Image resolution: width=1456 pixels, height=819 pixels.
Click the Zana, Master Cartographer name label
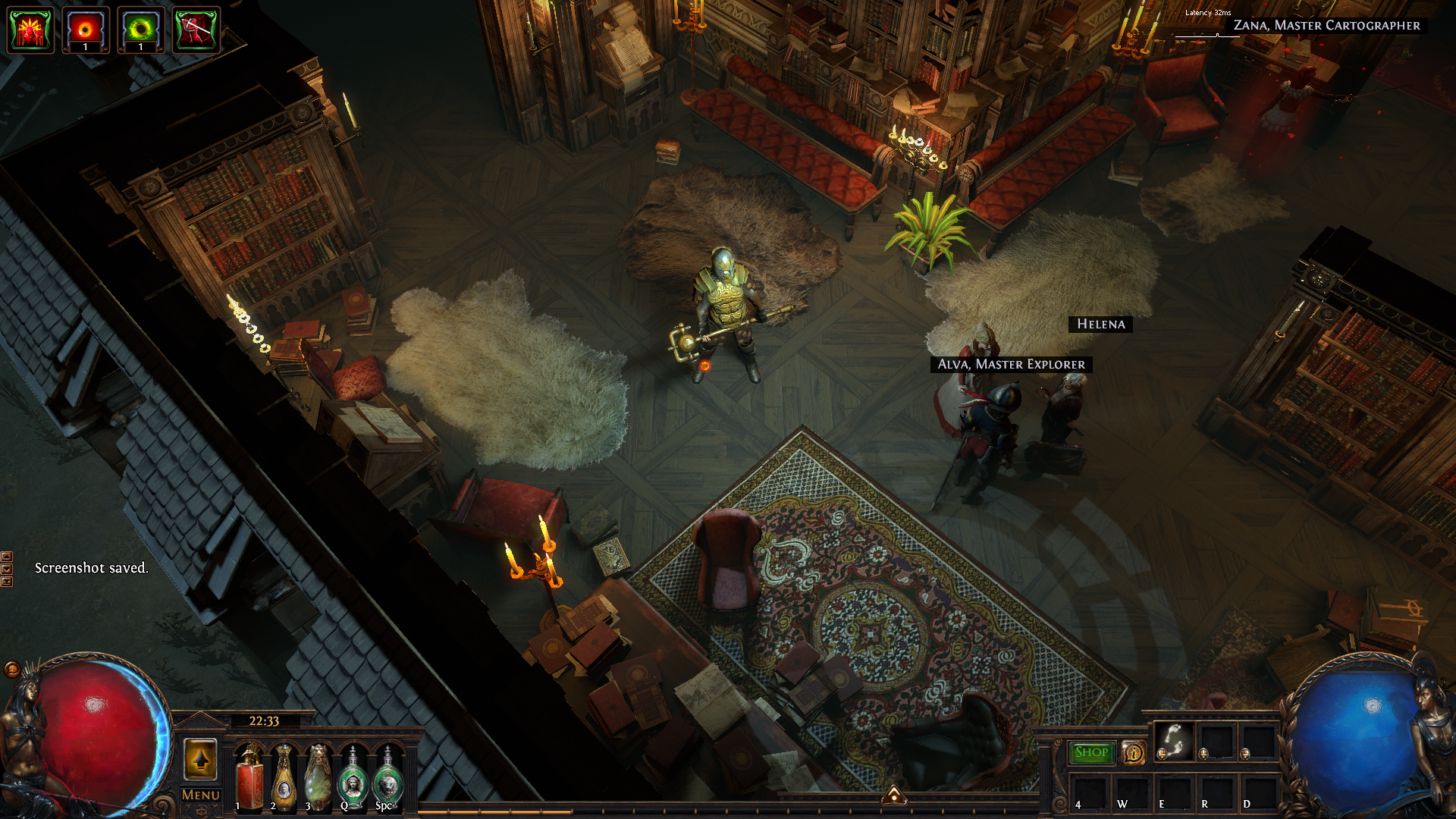[x=1326, y=26]
